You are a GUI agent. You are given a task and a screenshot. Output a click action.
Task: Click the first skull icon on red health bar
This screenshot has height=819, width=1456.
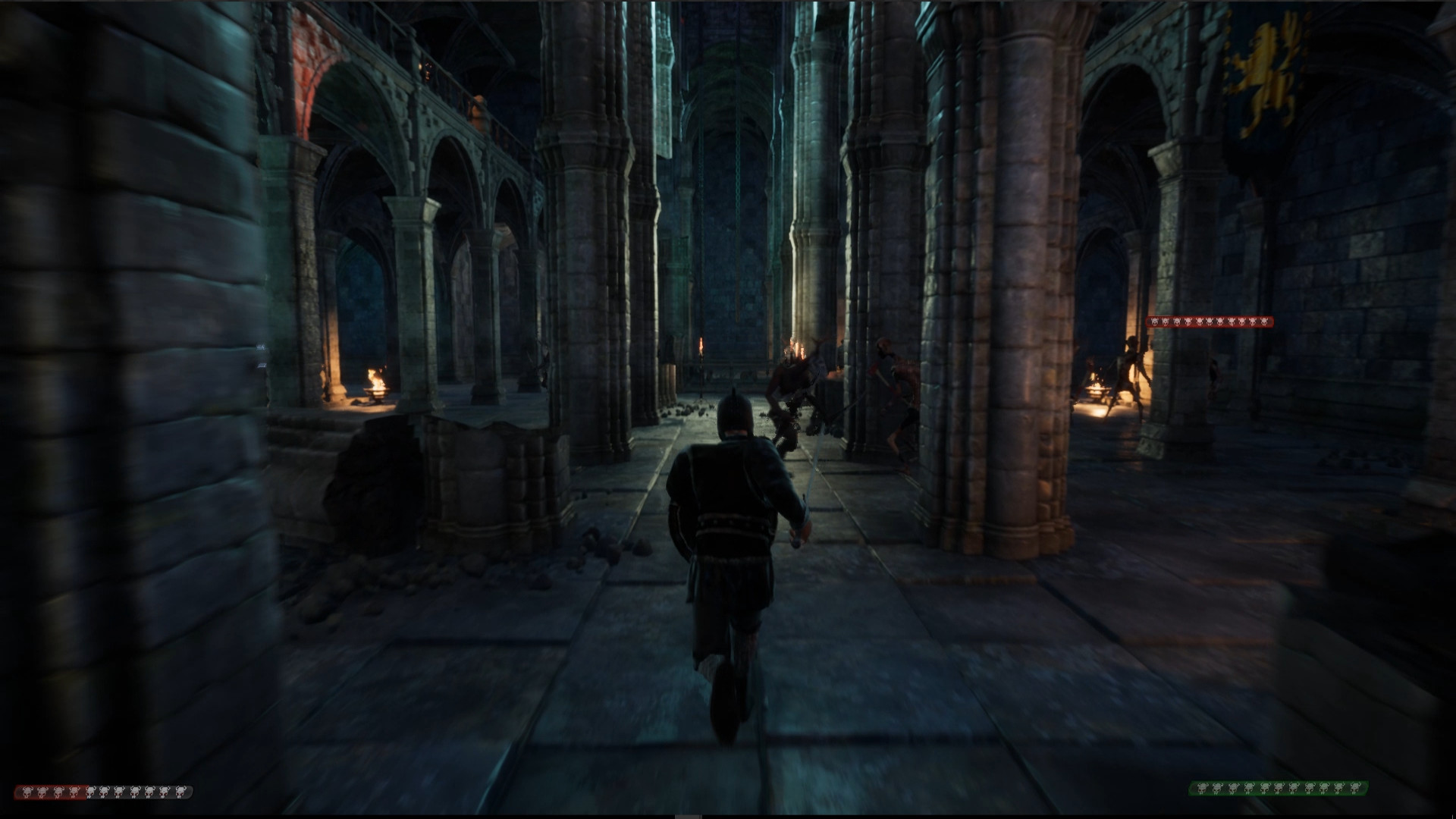click(x=28, y=792)
